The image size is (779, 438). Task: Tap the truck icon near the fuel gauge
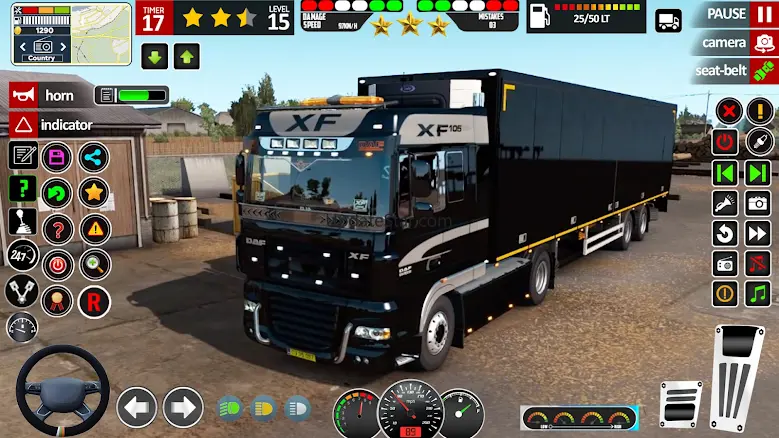tap(668, 20)
